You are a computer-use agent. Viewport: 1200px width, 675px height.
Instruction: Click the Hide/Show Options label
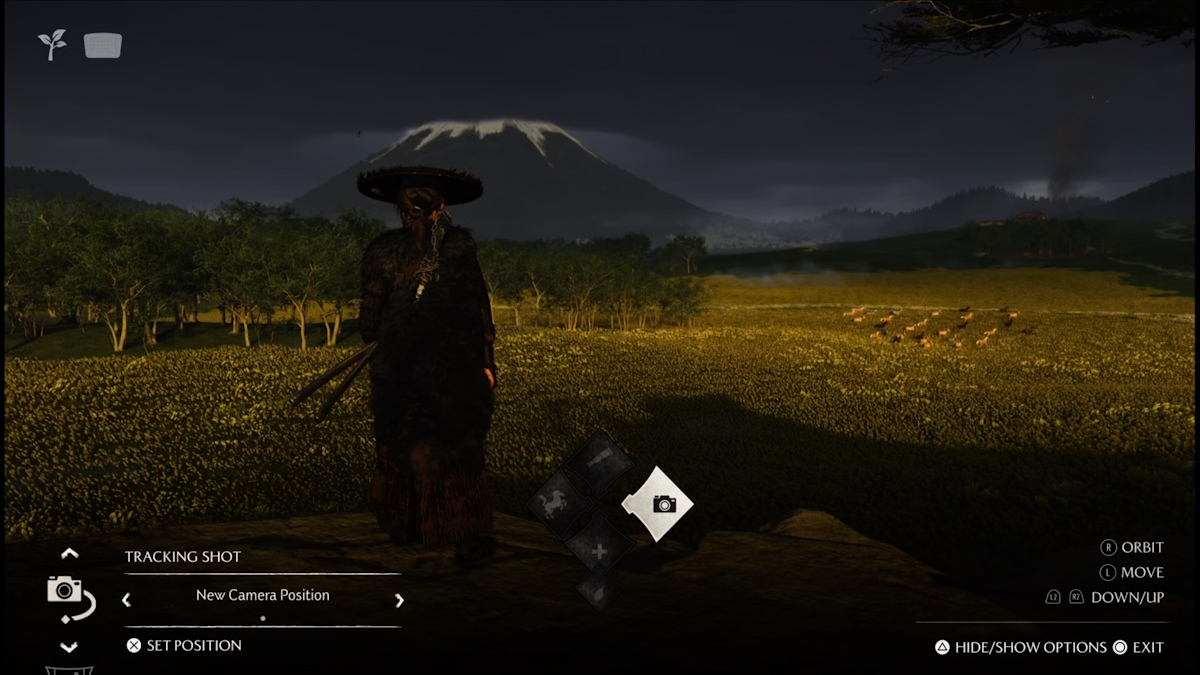pos(1030,647)
